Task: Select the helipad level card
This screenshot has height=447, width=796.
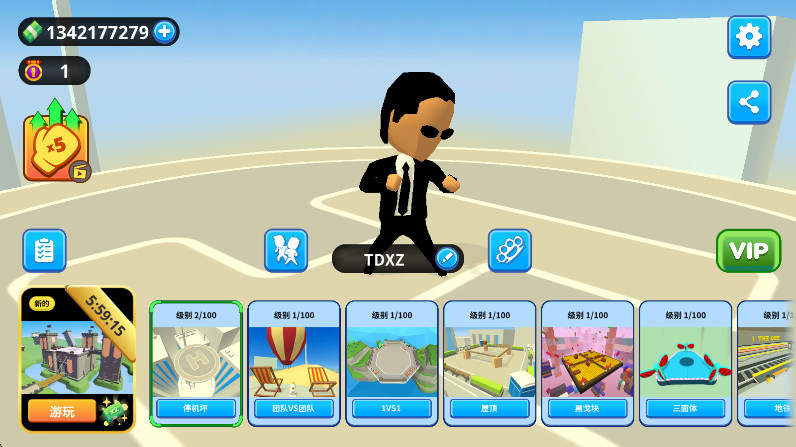Action: (x=196, y=363)
